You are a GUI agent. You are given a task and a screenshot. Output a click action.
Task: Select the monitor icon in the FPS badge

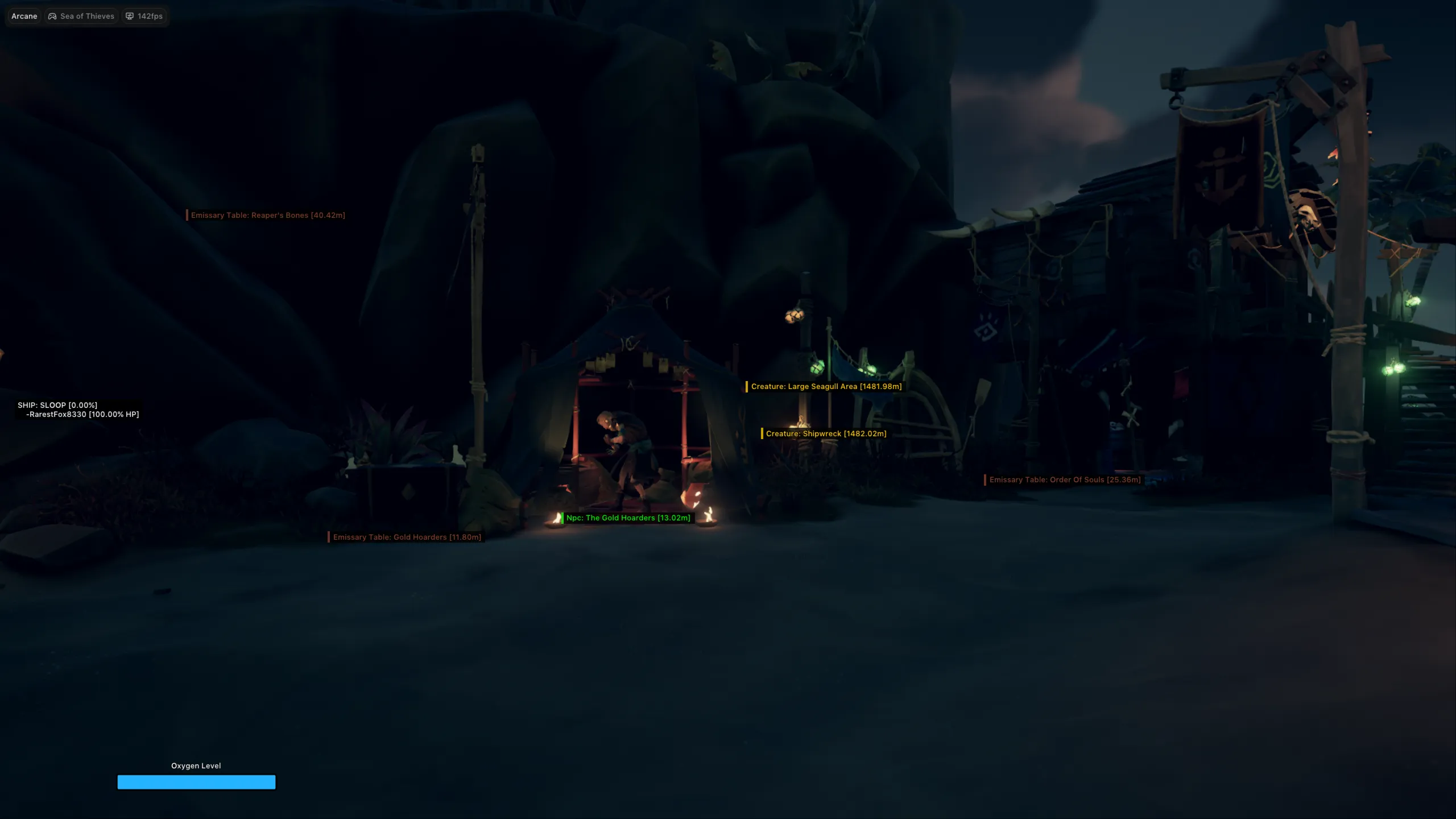(130, 16)
